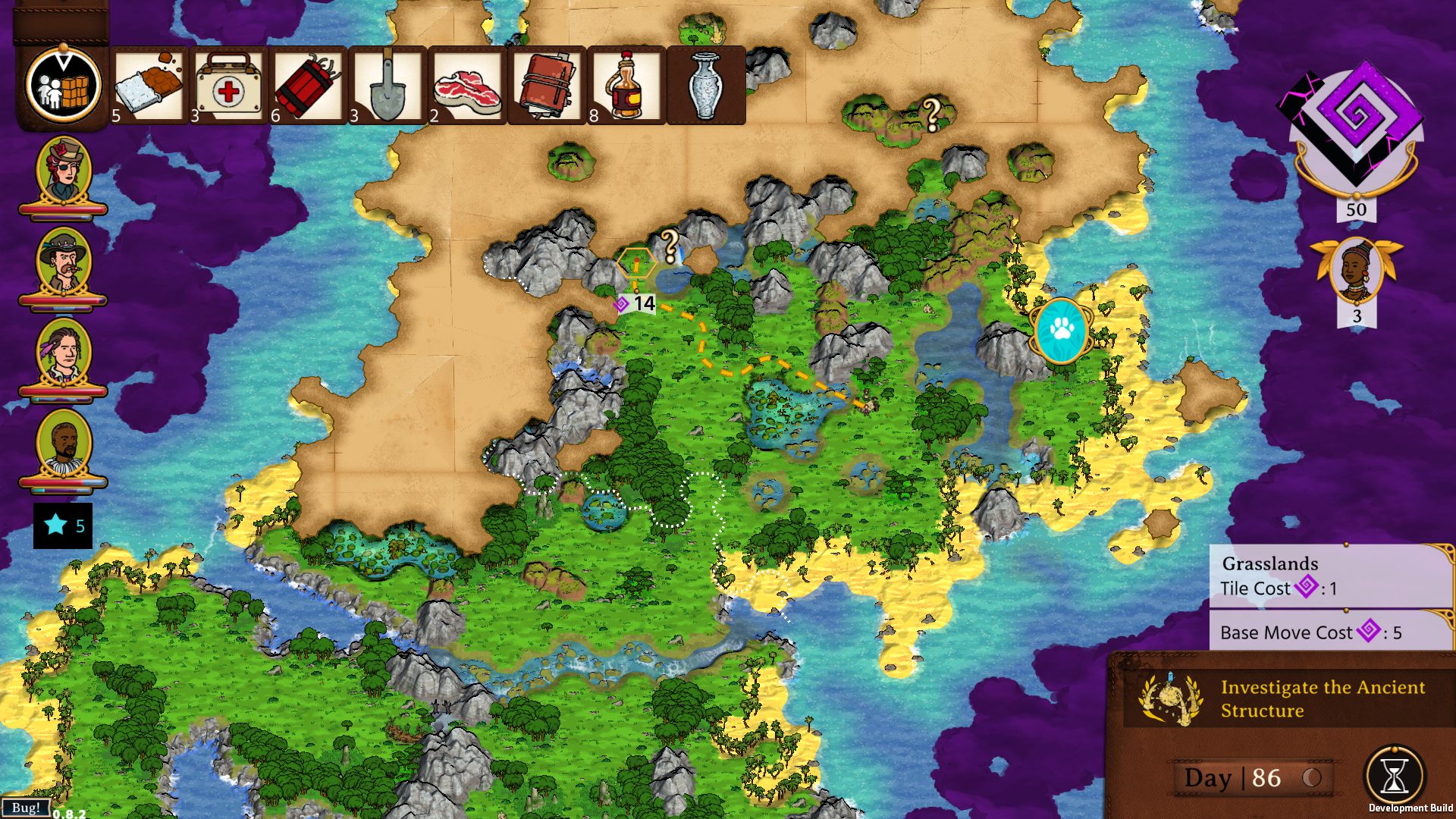Click the porcelain vase inventory slot
This screenshot has height=819, width=1456.
coord(706,83)
